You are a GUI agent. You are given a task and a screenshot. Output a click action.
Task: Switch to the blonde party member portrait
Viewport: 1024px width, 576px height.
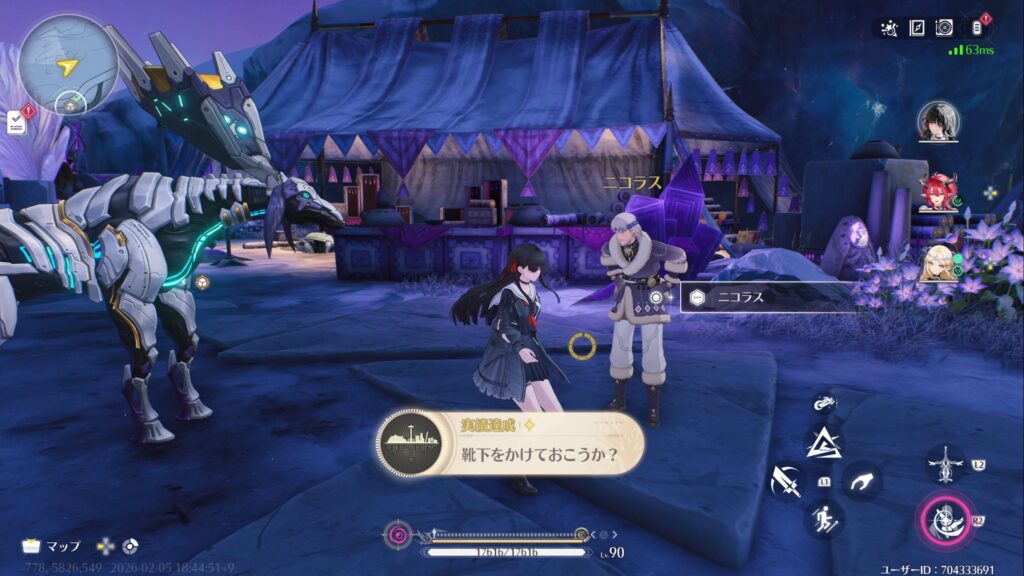tap(938, 262)
